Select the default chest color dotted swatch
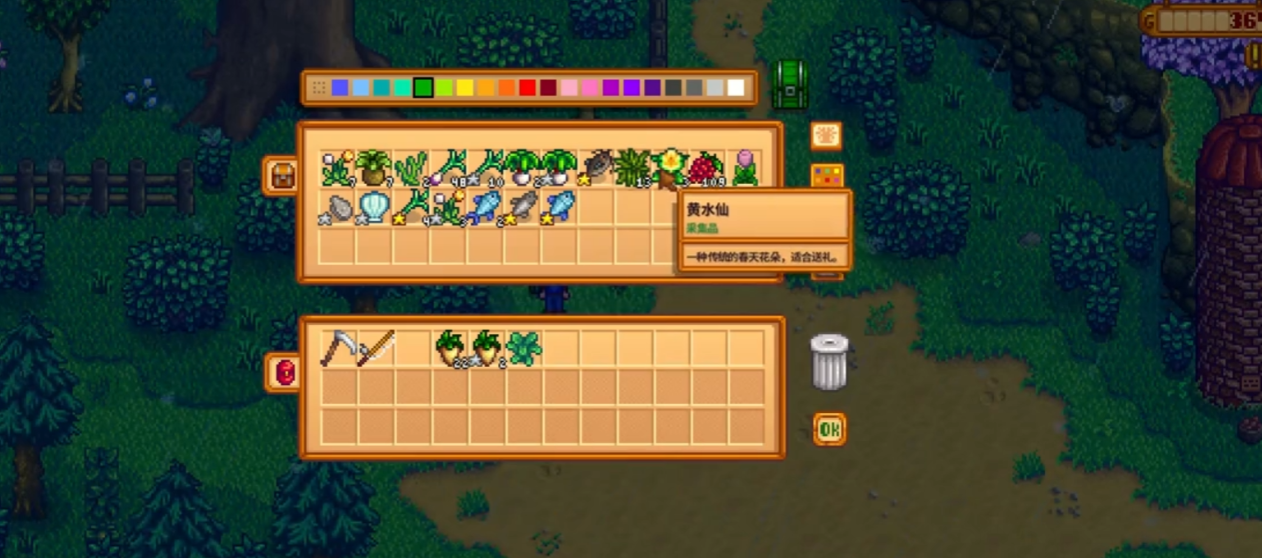 coord(319,88)
